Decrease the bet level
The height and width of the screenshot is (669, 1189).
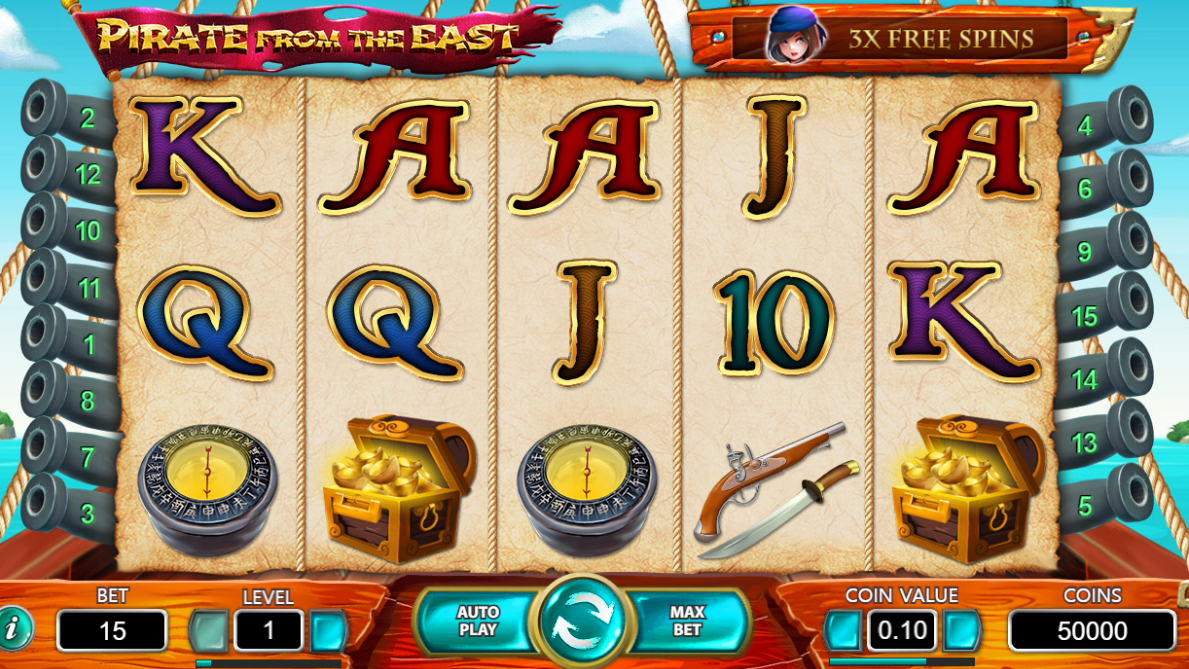[x=209, y=631]
